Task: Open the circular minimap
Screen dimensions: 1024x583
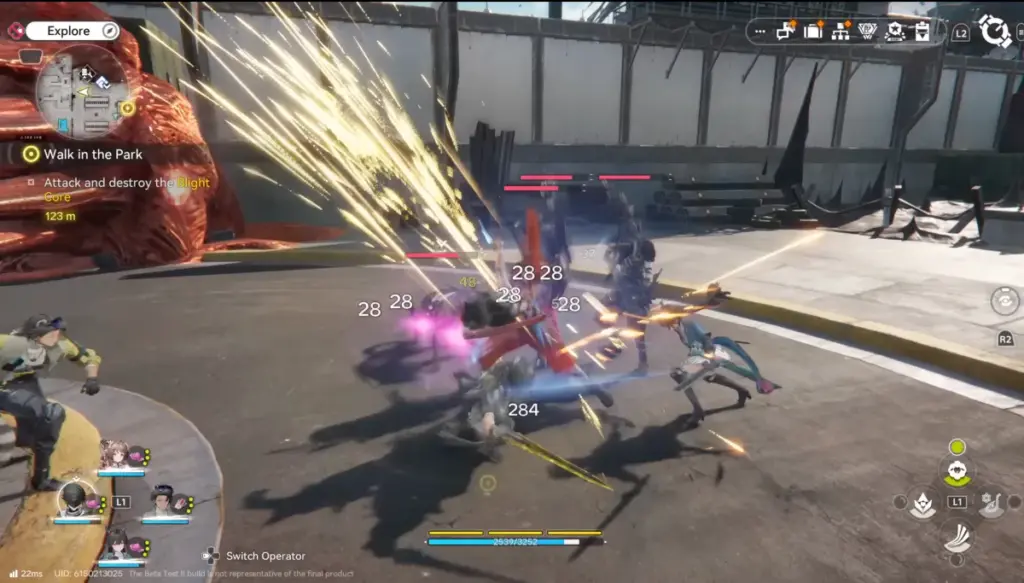Action: click(x=82, y=93)
